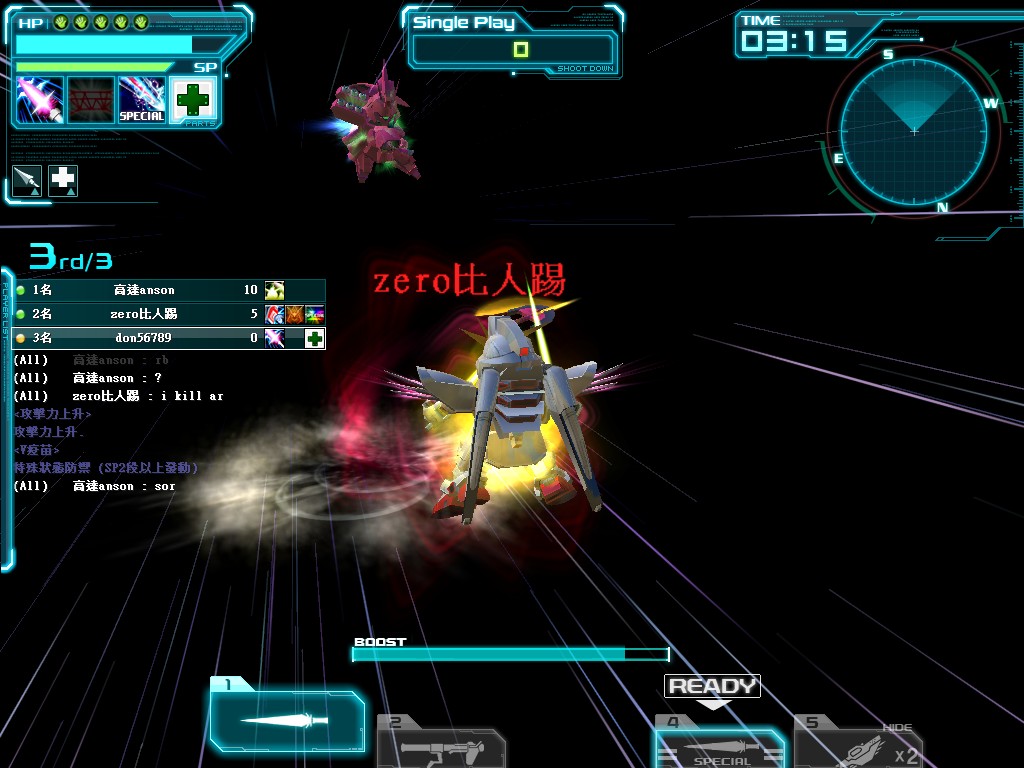Switch to weapon slot 2 bazooka
Image resolution: width=1024 pixels, height=768 pixels.
pos(440,746)
